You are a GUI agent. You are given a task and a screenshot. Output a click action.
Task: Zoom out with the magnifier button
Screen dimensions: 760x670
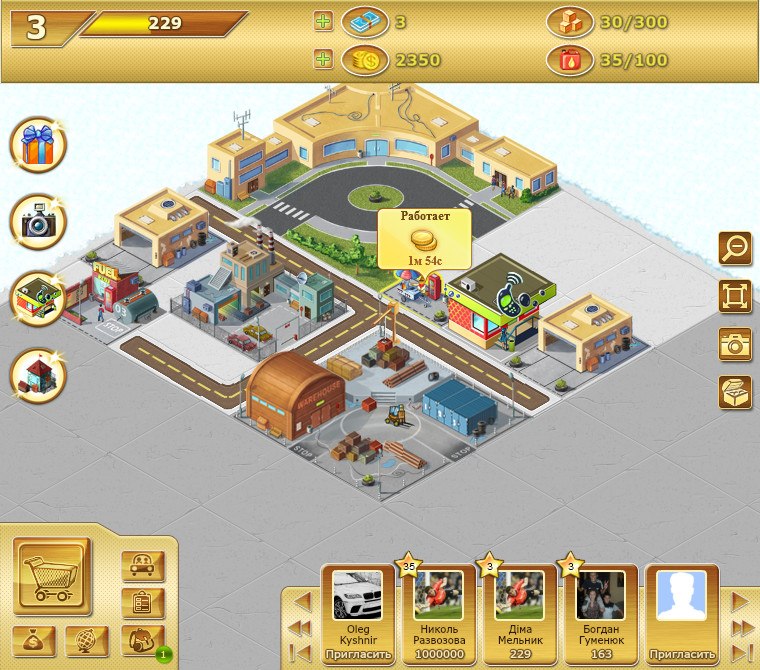pos(735,247)
